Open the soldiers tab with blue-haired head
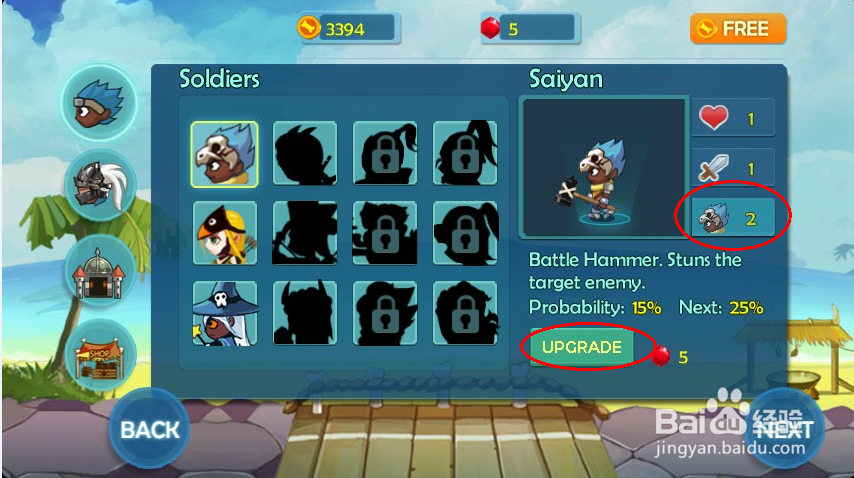 click(x=99, y=101)
